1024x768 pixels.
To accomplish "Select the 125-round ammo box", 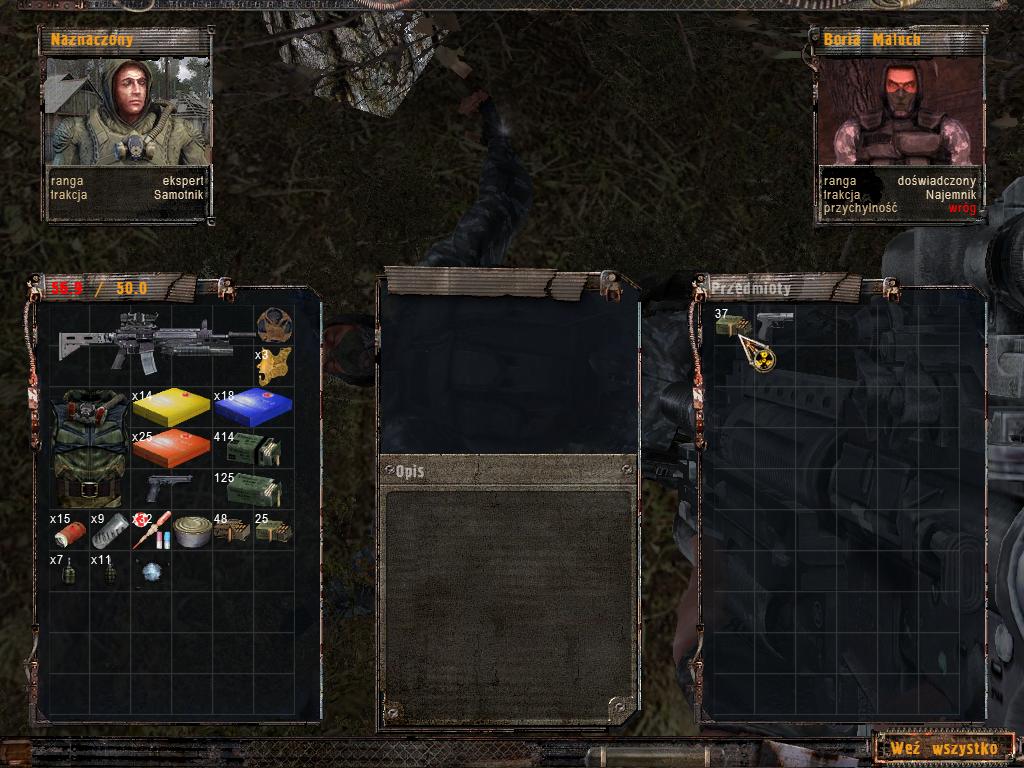I will click(x=254, y=490).
